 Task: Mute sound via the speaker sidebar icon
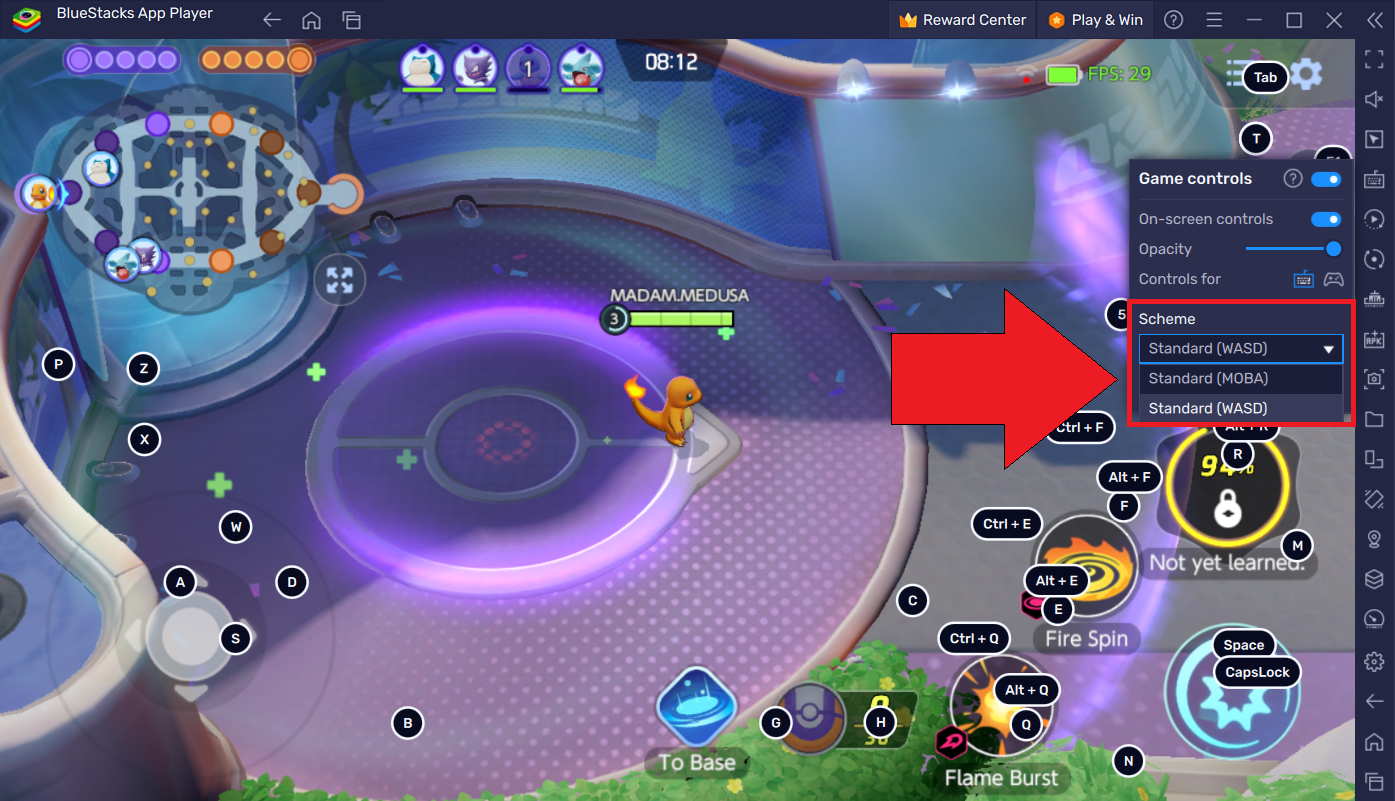point(1374,99)
